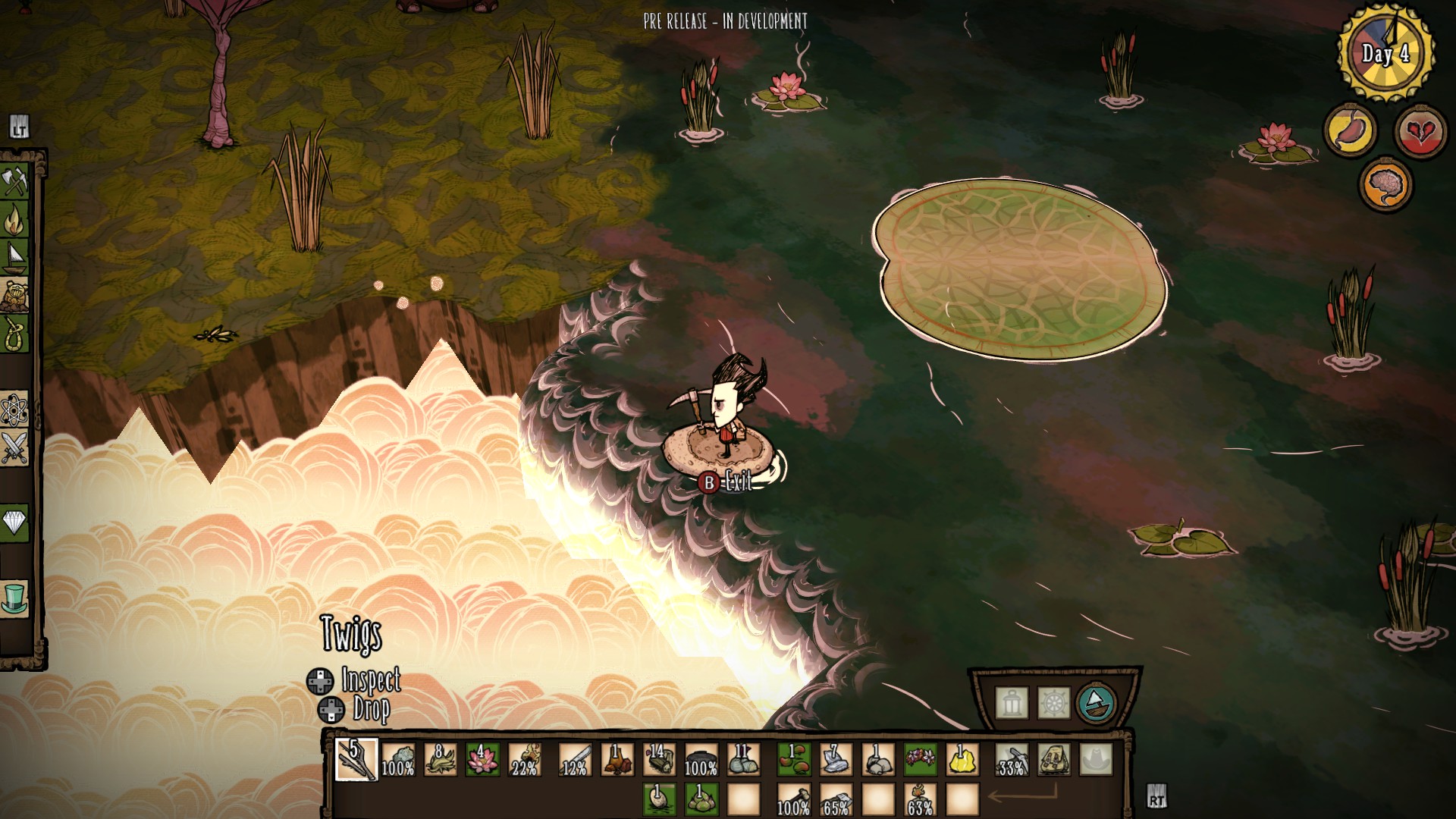Viewport: 1456px width, 819px height.
Task: Click the boat sail icon in boat panel
Action: coord(1096,703)
